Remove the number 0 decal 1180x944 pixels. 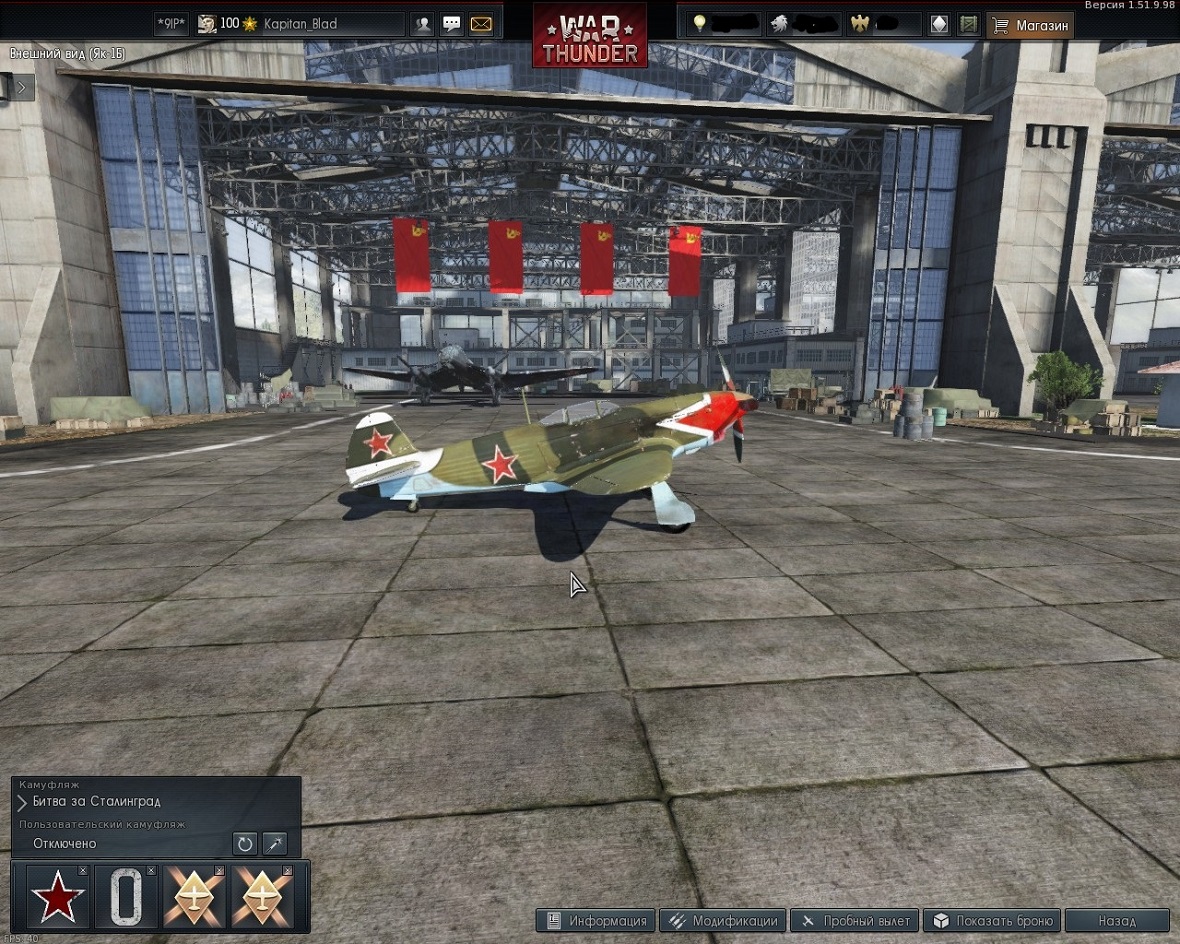pyautogui.click(x=151, y=871)
